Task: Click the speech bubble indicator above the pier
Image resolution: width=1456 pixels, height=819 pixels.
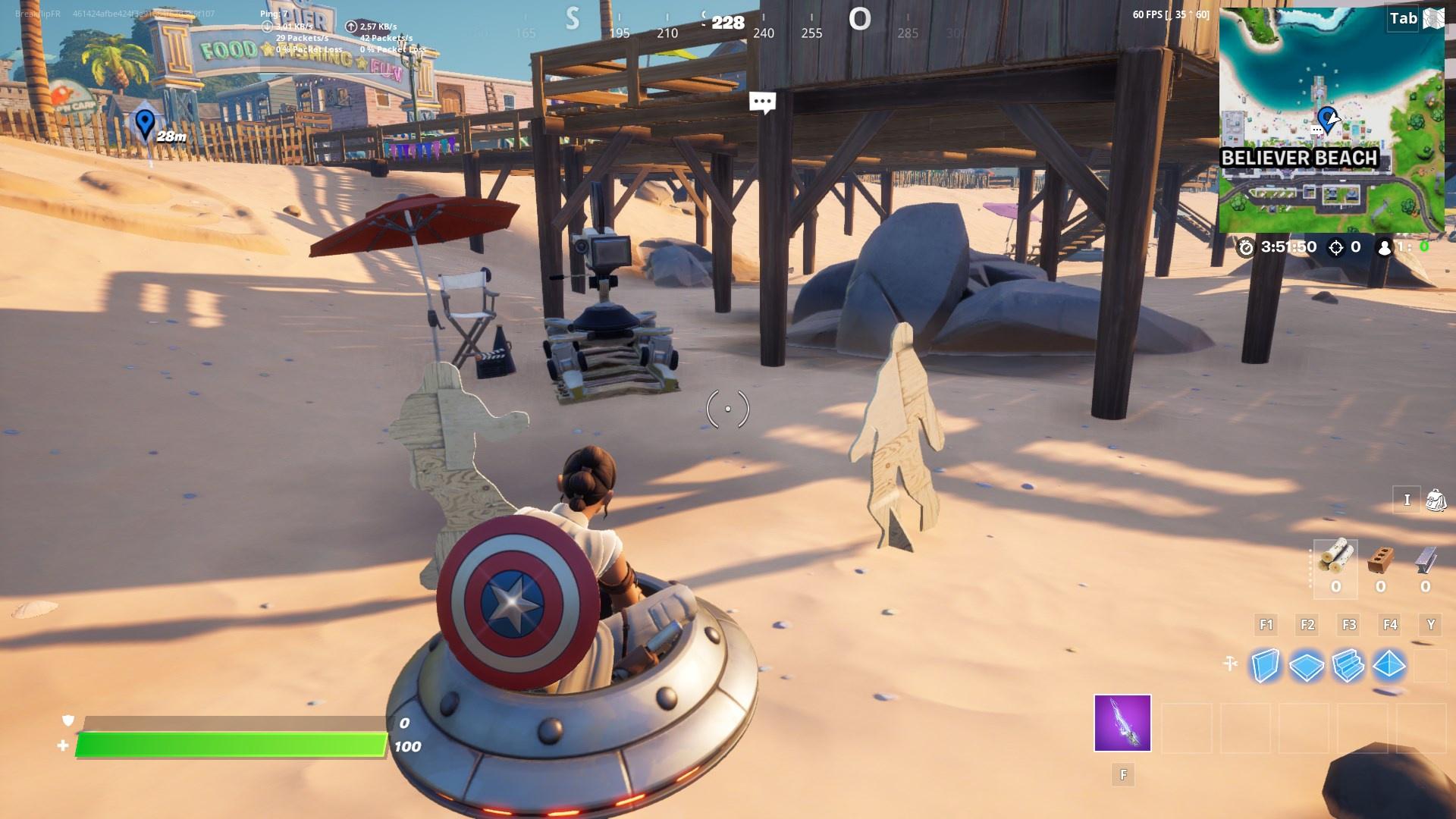Action: coord(762,101)
